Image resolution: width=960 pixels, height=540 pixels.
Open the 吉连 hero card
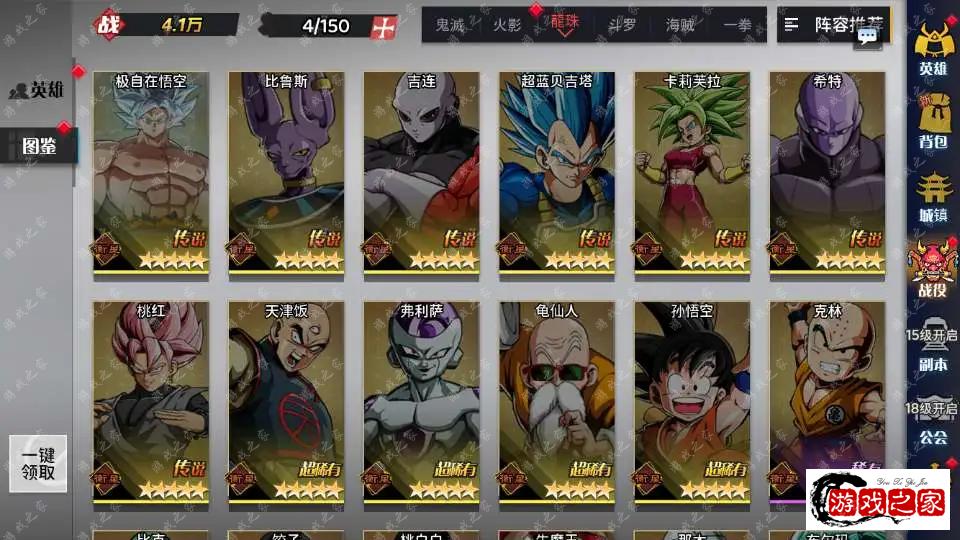[x=421, y=172]
